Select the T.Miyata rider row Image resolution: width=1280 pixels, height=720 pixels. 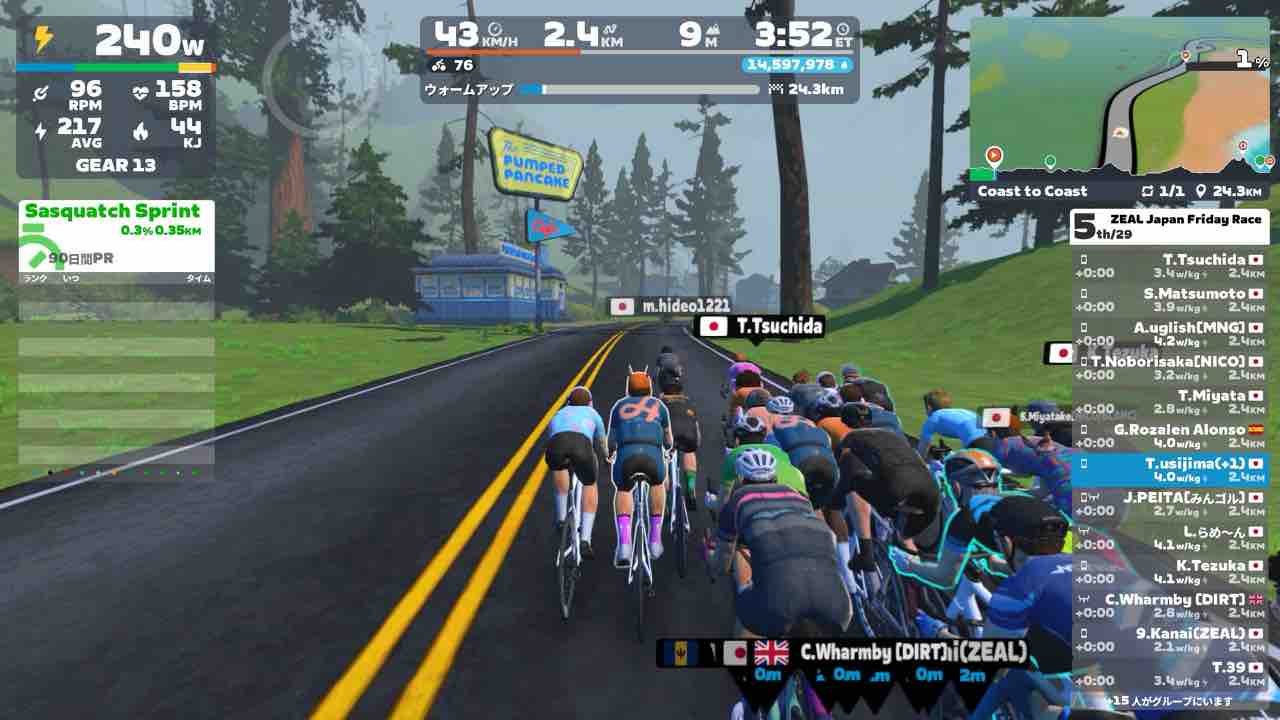click(x=1170, y=402)
